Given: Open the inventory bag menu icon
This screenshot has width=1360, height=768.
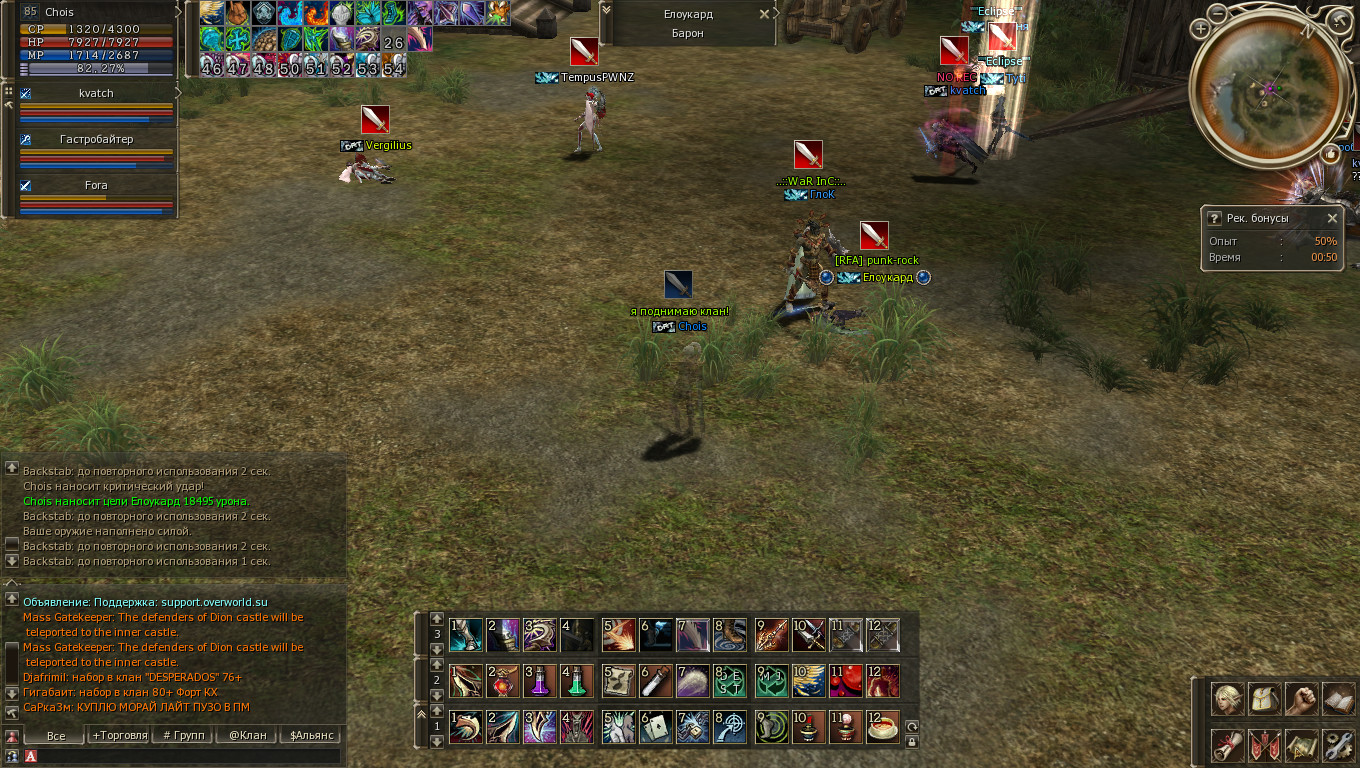Looking at the screenshot, I should click(x=1263, y=700).
